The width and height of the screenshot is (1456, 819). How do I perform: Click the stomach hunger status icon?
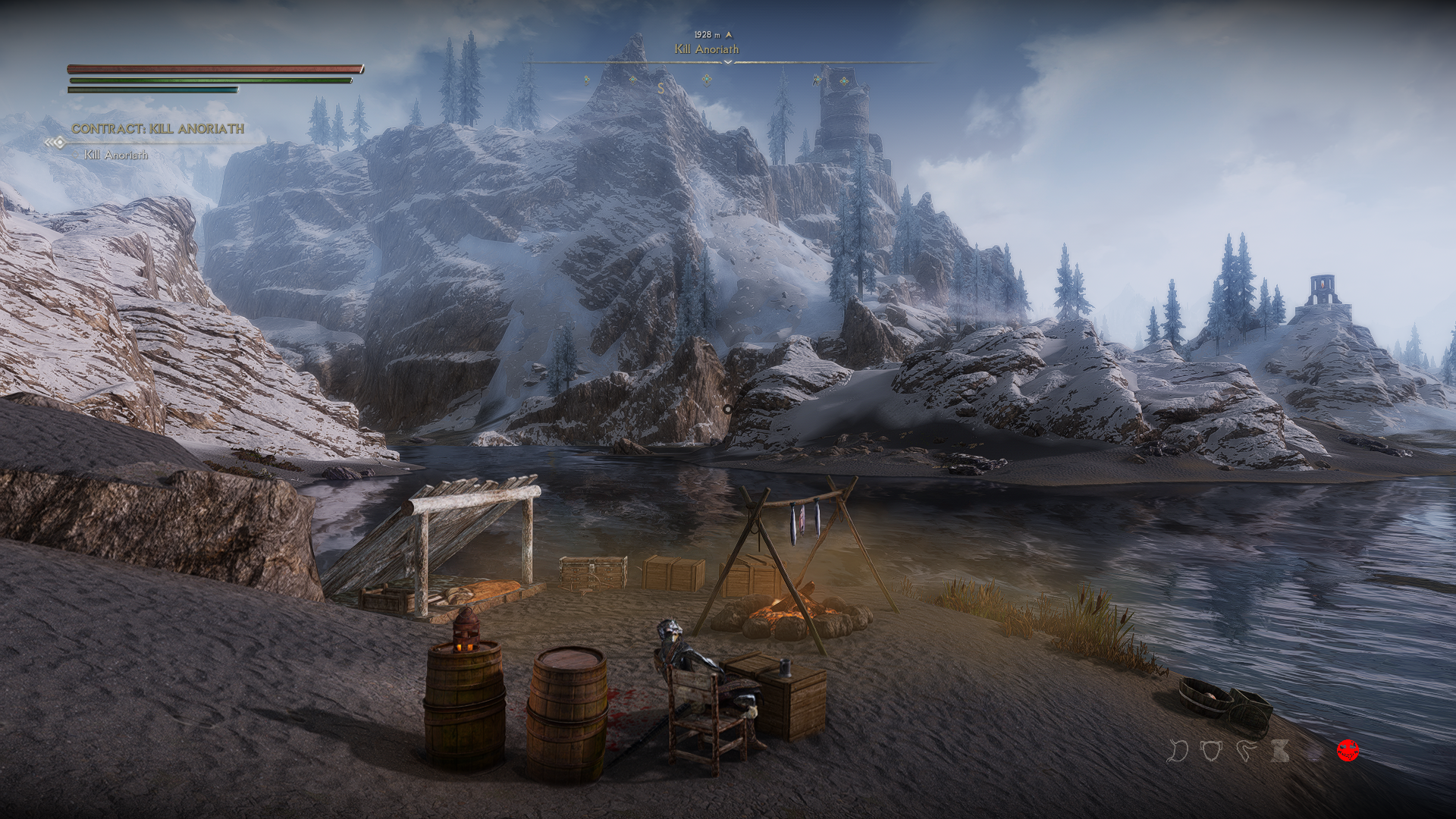tap(1178, 751)
